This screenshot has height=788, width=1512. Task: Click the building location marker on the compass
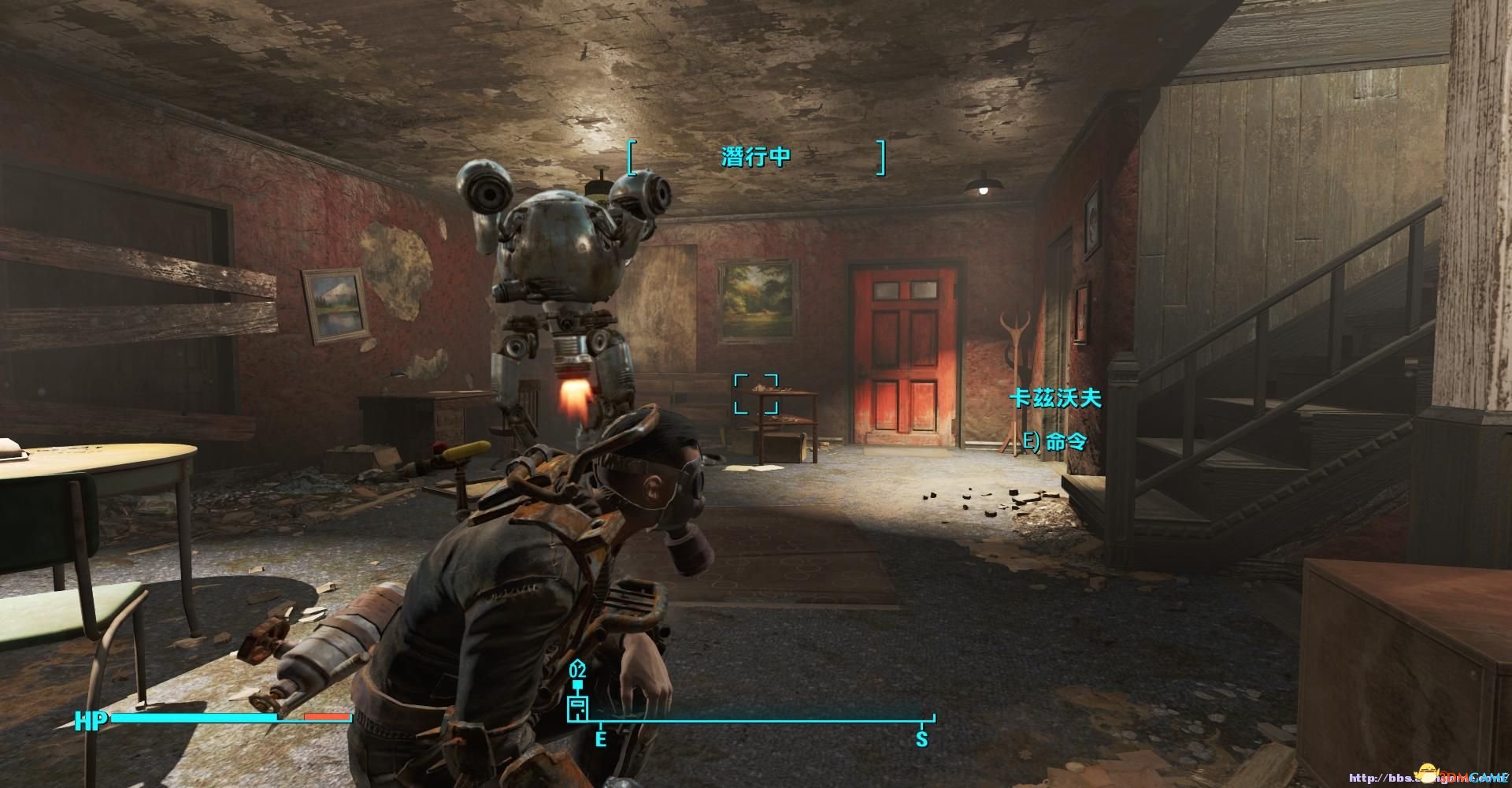pyautogui.click(x=578, y=707)
